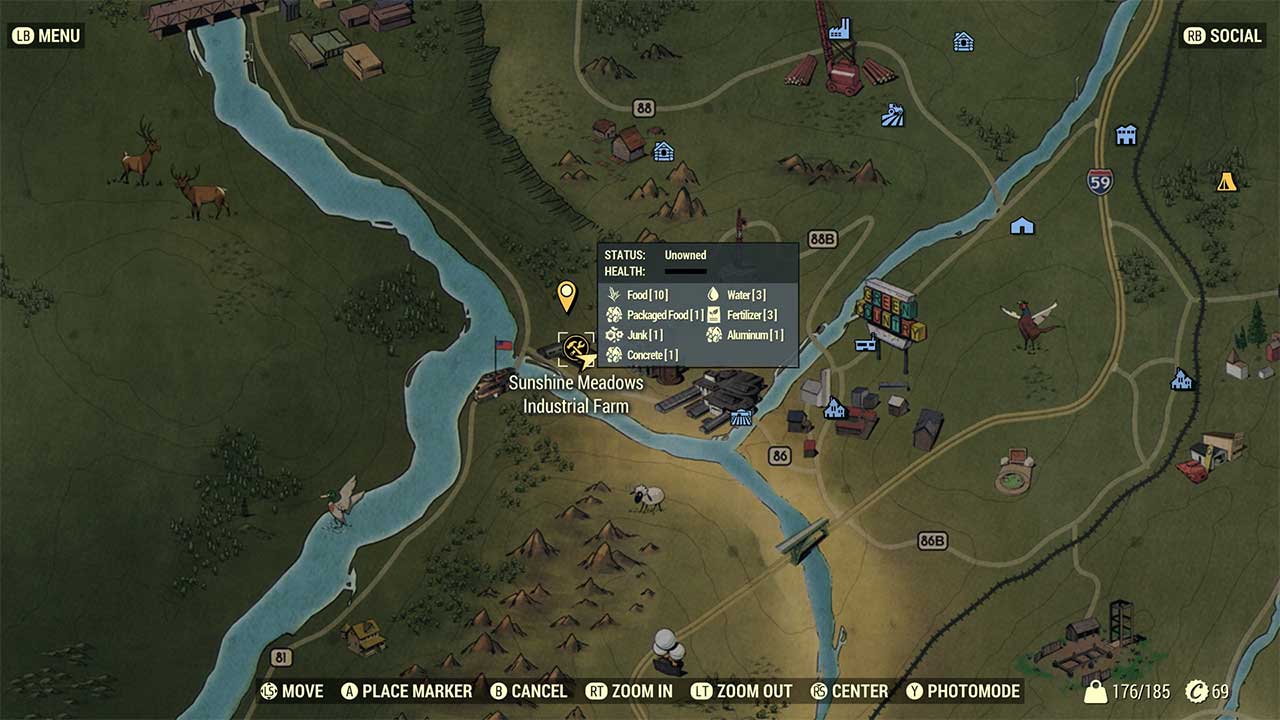This screenshot has height=720, width=1280.
Task: Click the Health bar in the workshop tooltip
Action: click(687, 270)
